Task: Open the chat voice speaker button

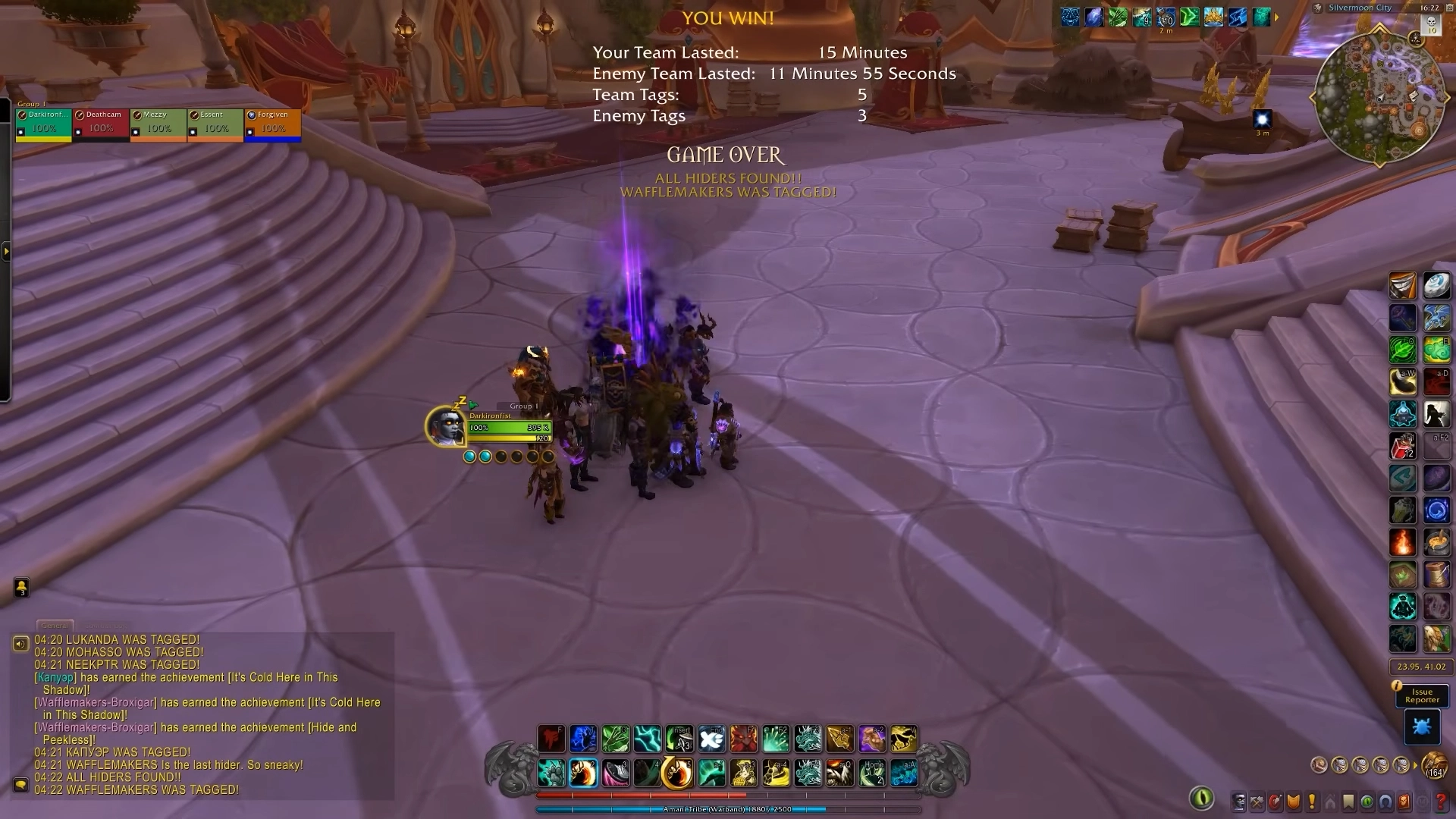Action: click(x=20, y=644)
